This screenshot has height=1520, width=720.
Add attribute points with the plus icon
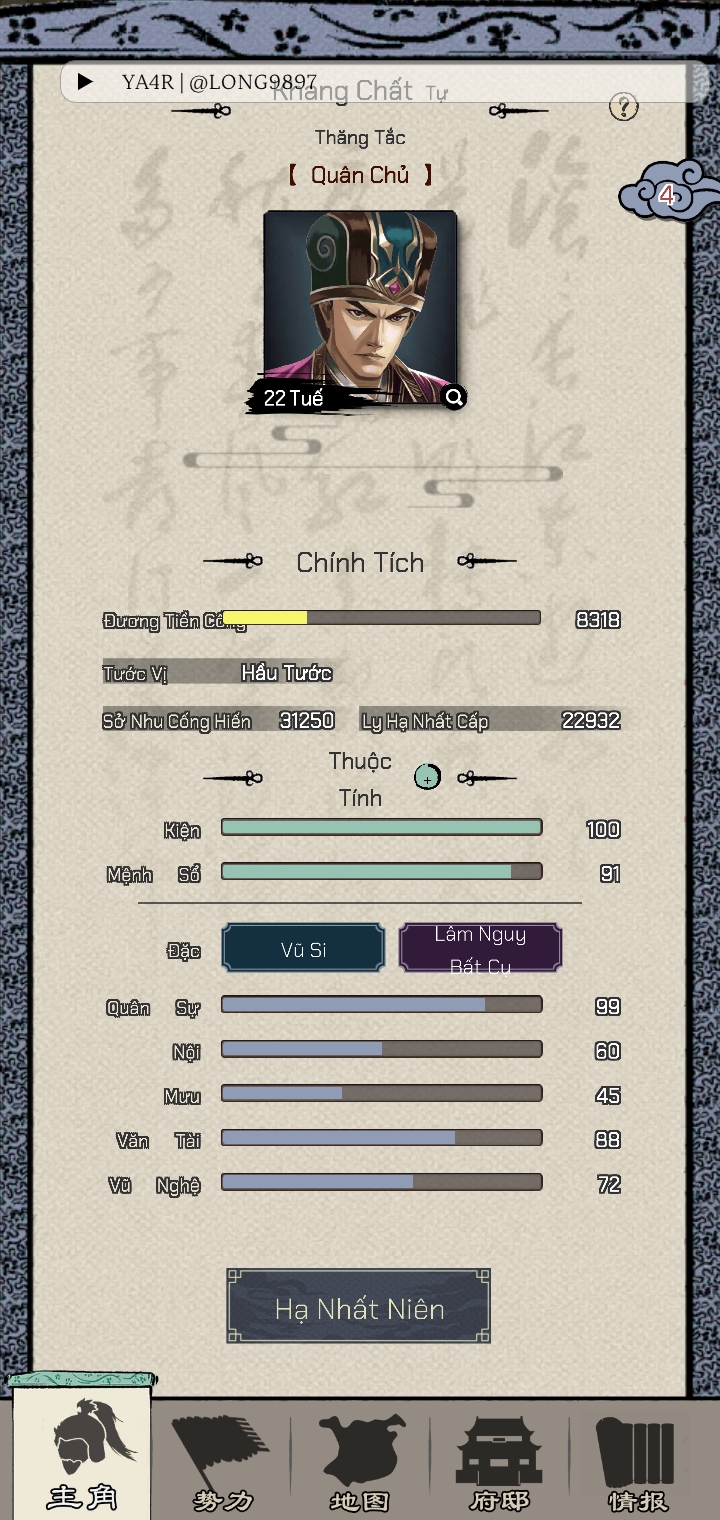click(427, 777)
